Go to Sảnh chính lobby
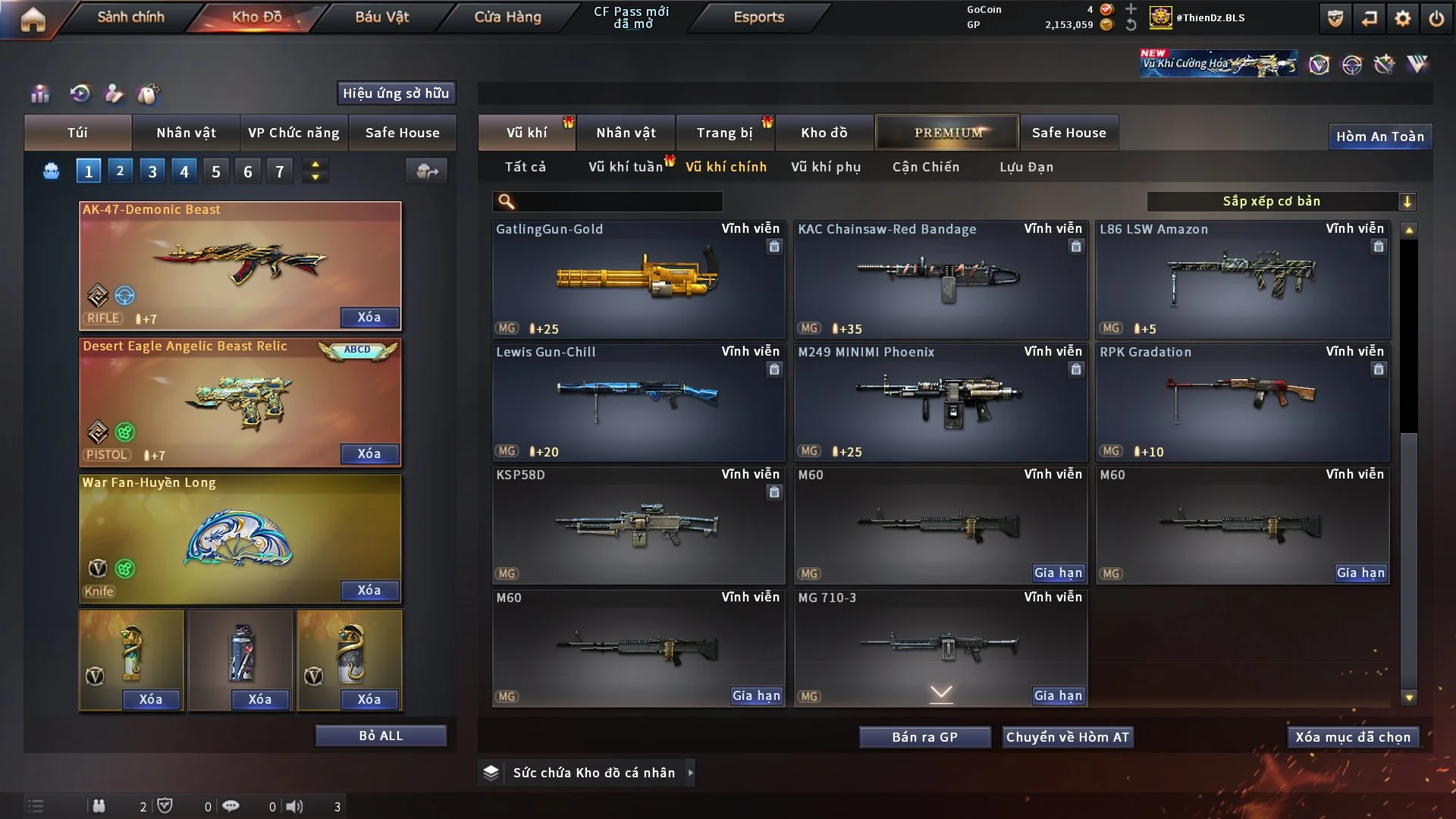 coord(130,17)
